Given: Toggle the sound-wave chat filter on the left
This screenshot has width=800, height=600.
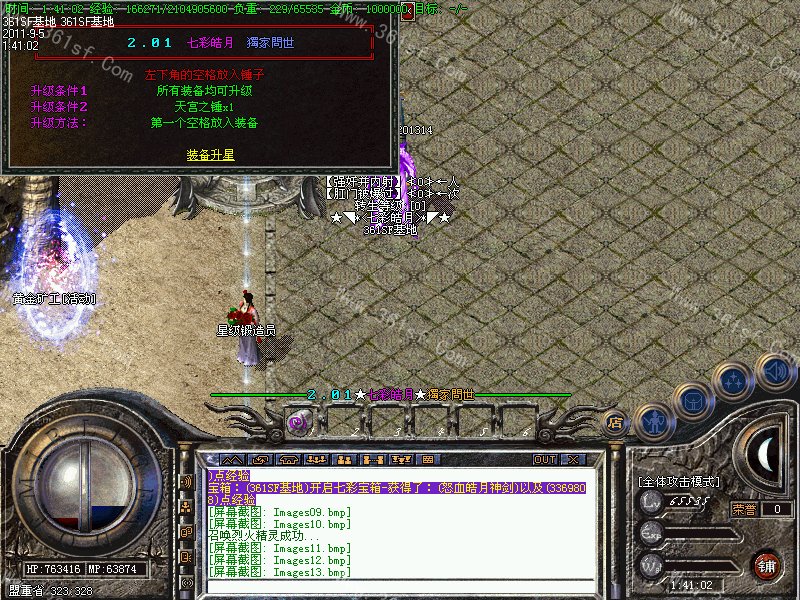Looking at the screenshot, I should [x=185, y=482].
